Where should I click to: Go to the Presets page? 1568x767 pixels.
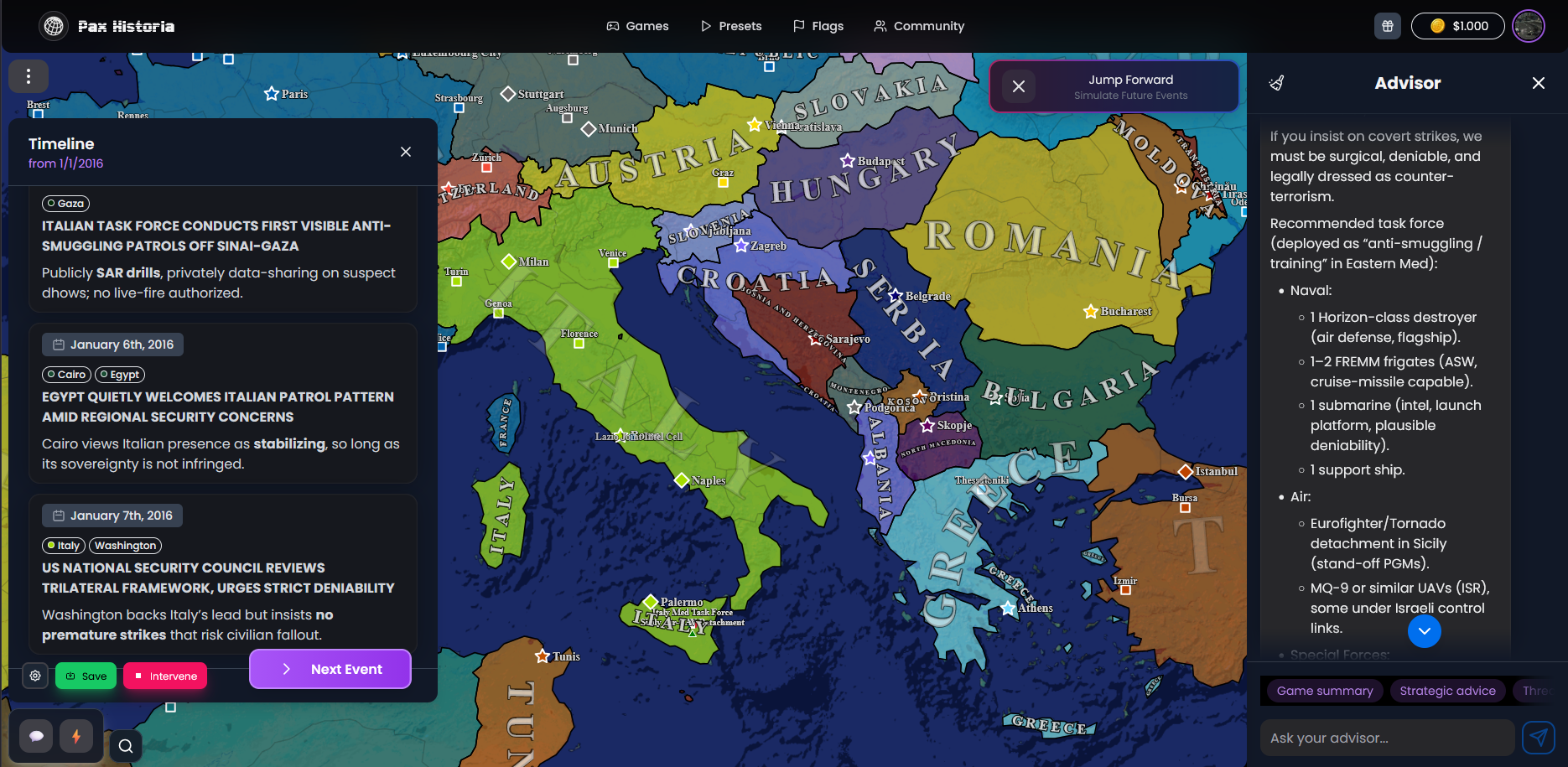tap(731, 26)
